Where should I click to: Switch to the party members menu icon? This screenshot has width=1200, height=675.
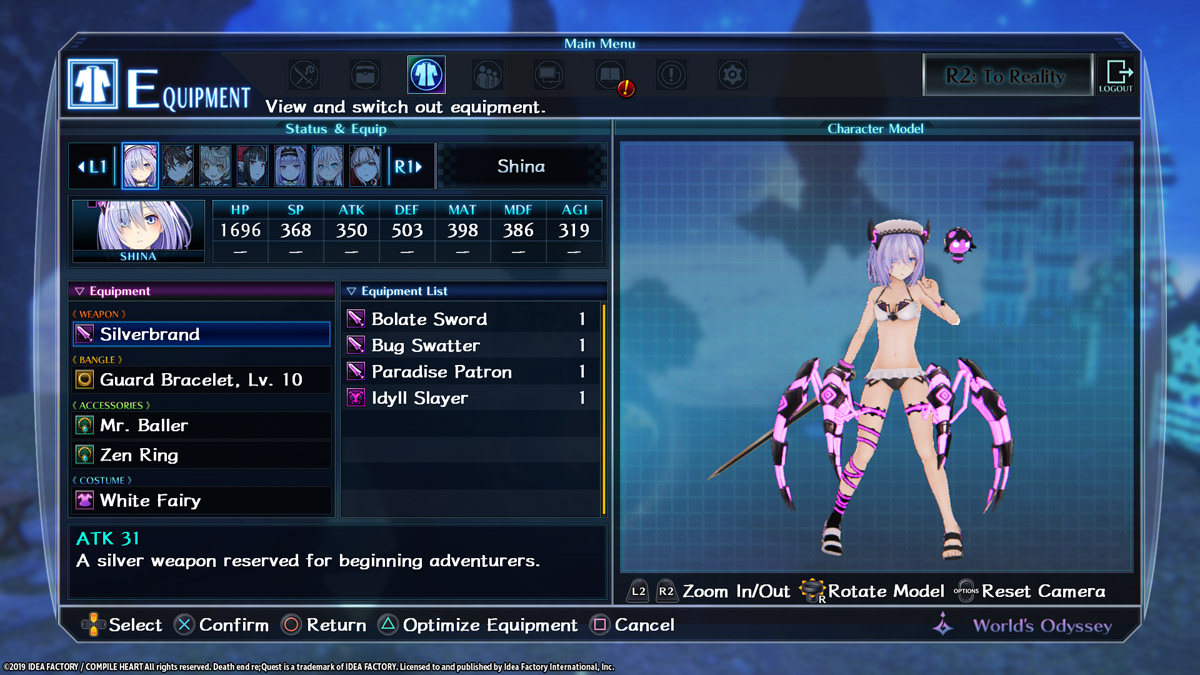click(x=487, y=75)
